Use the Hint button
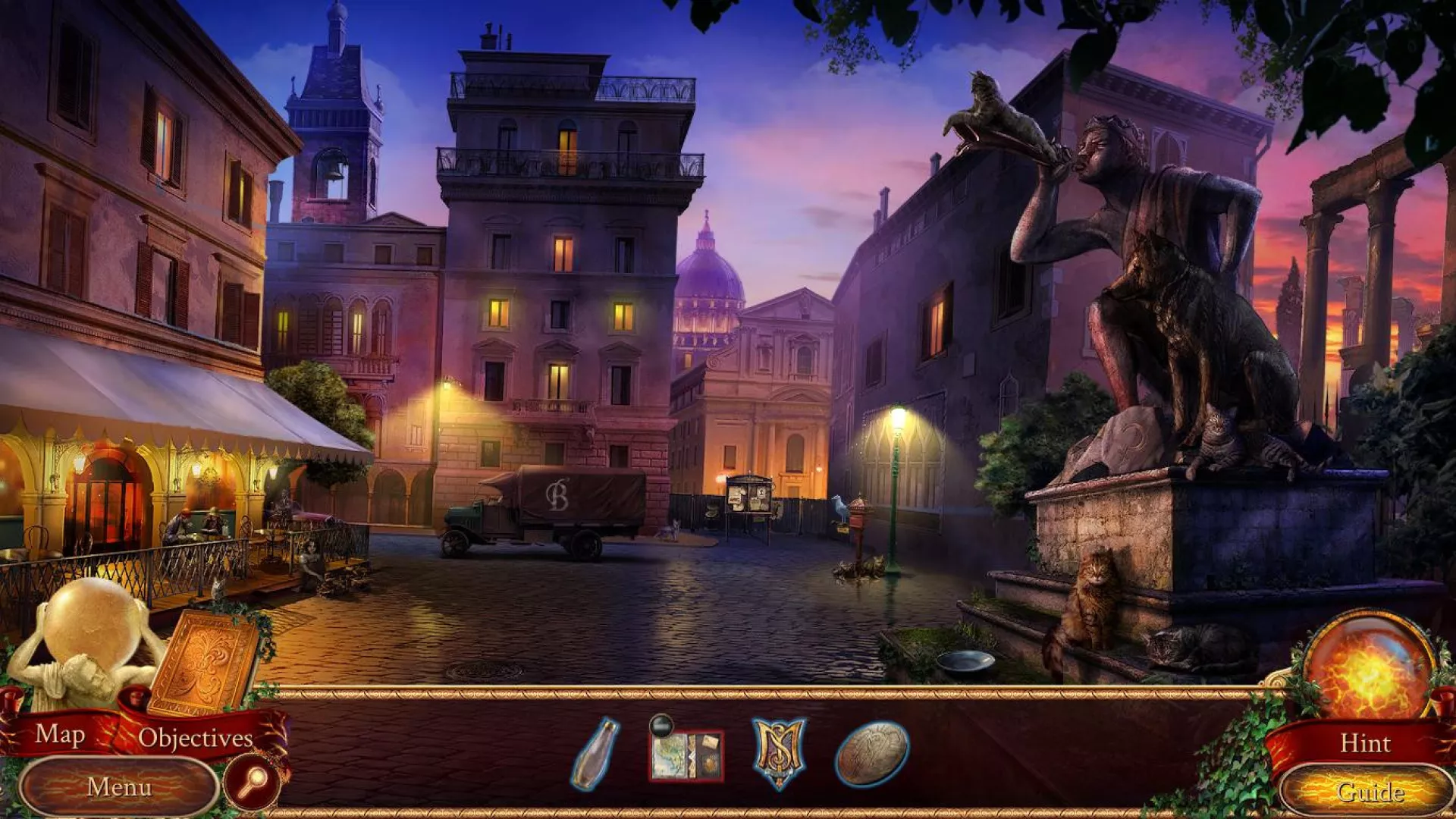Screen dimensions: 1456x819 1365,742
